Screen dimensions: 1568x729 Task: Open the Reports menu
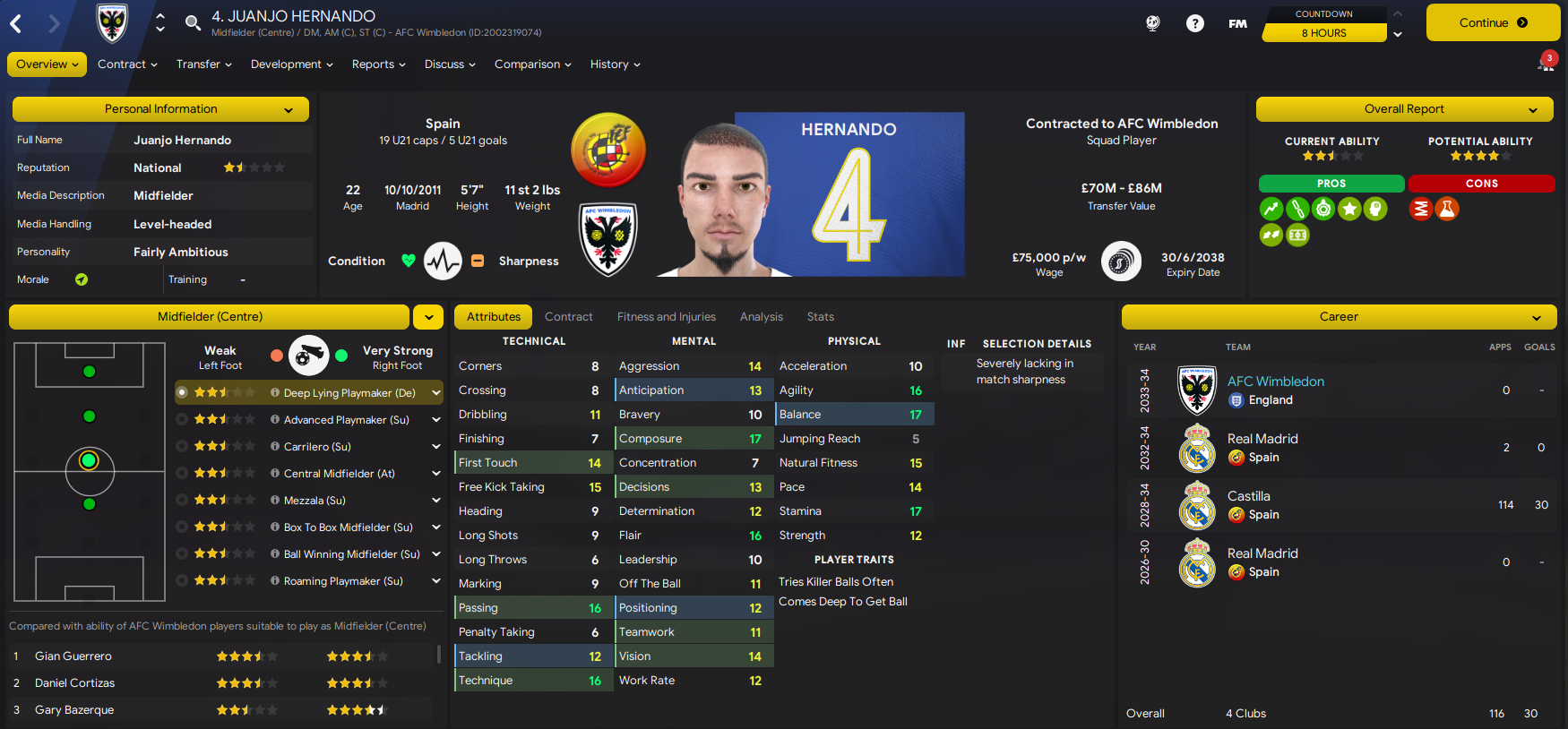[378, 64]
